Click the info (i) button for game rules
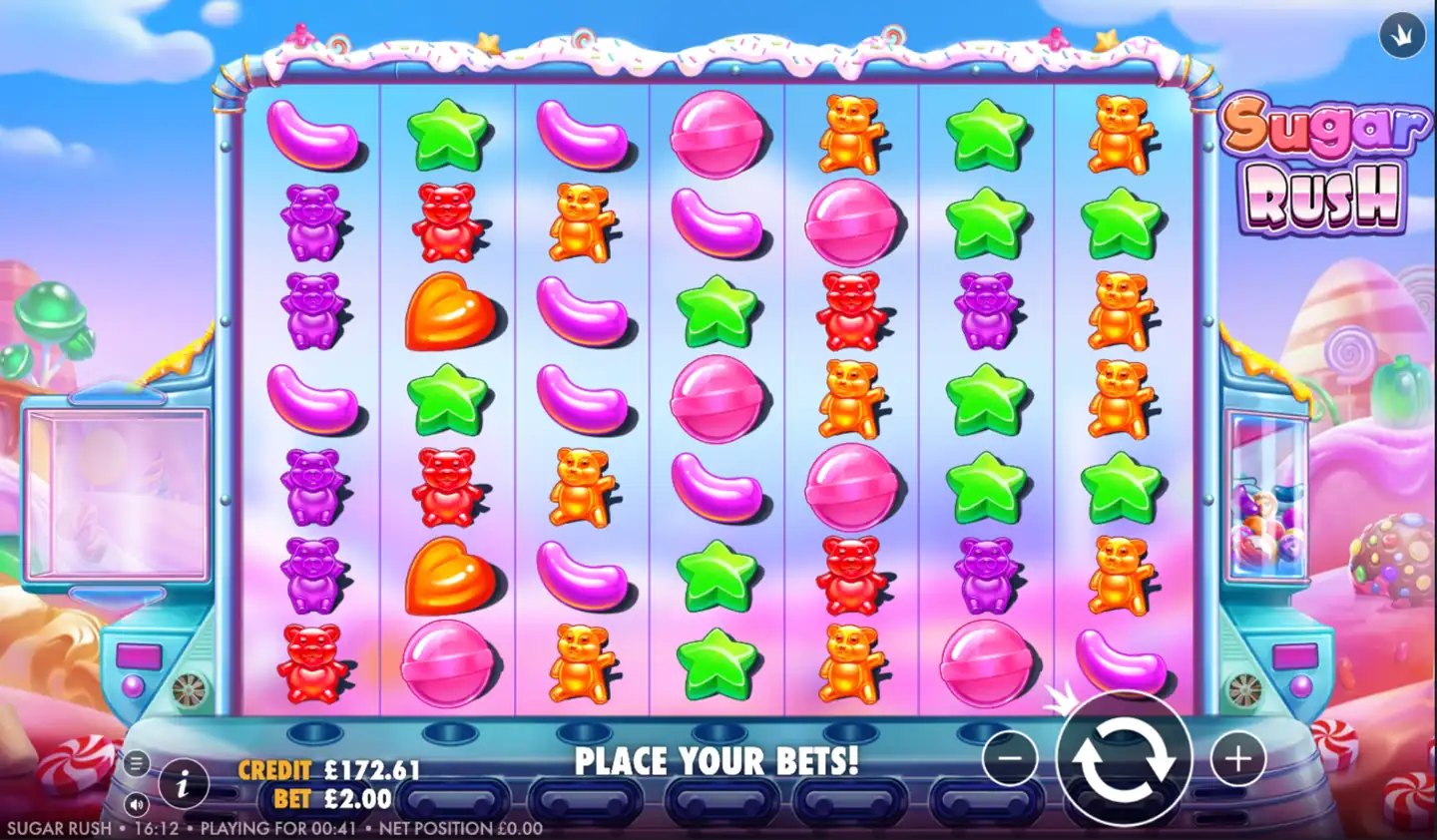The height and width of the screenshot is (840, 1437). pos(182,785)
